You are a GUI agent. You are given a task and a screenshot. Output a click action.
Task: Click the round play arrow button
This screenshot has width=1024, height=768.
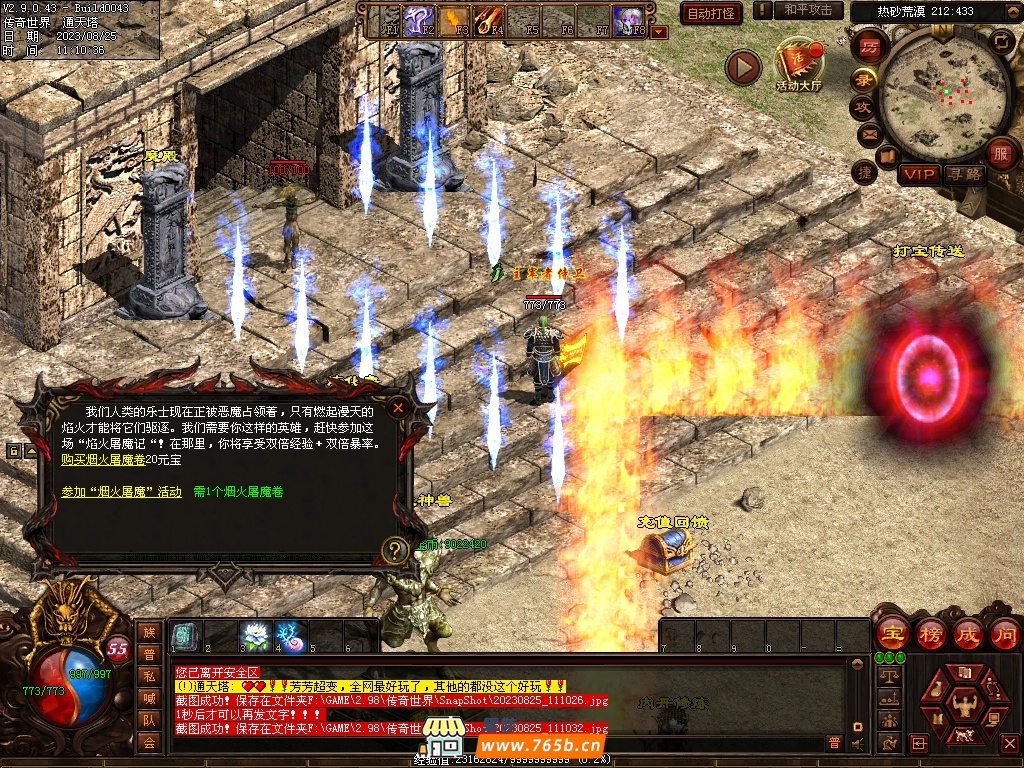[743, 67]
